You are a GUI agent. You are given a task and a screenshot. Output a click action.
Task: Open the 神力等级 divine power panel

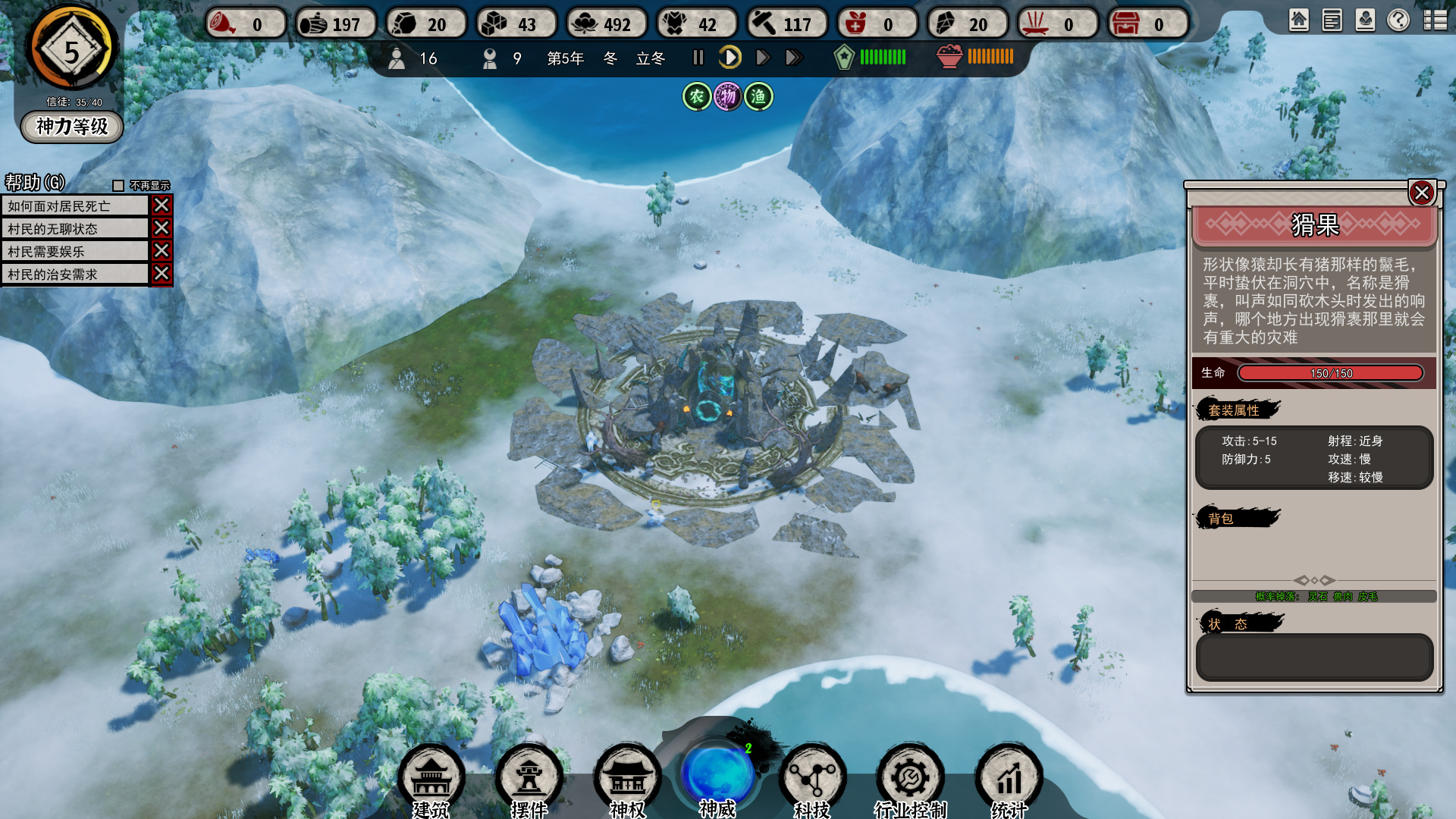click(x=72, y=127)
